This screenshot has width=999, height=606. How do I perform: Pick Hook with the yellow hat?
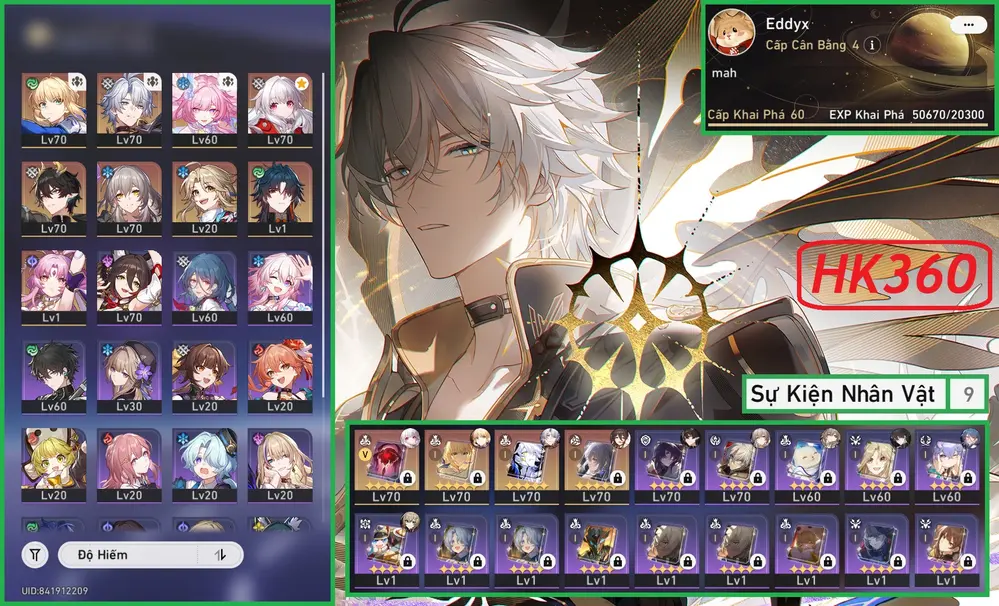click(51, 466)
